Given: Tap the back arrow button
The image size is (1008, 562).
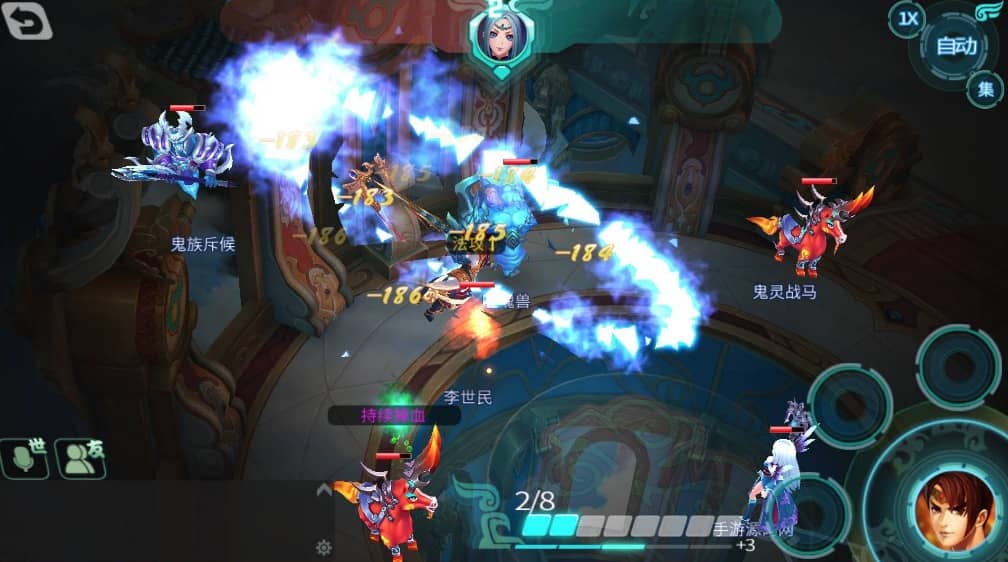Looking at the screenshot, I should point(28,21).
